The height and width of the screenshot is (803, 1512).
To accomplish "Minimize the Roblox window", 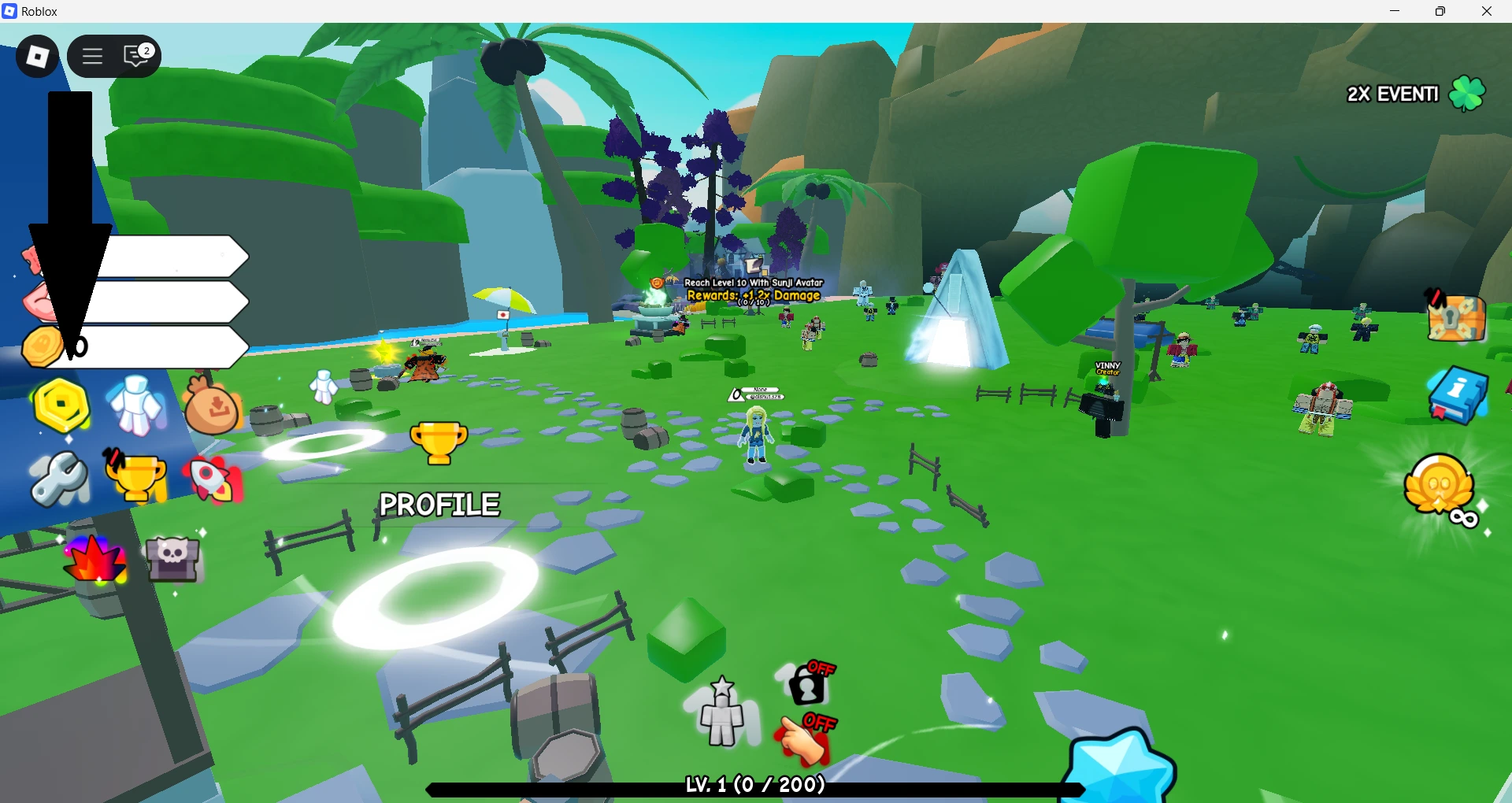I will pos(1395,11).
